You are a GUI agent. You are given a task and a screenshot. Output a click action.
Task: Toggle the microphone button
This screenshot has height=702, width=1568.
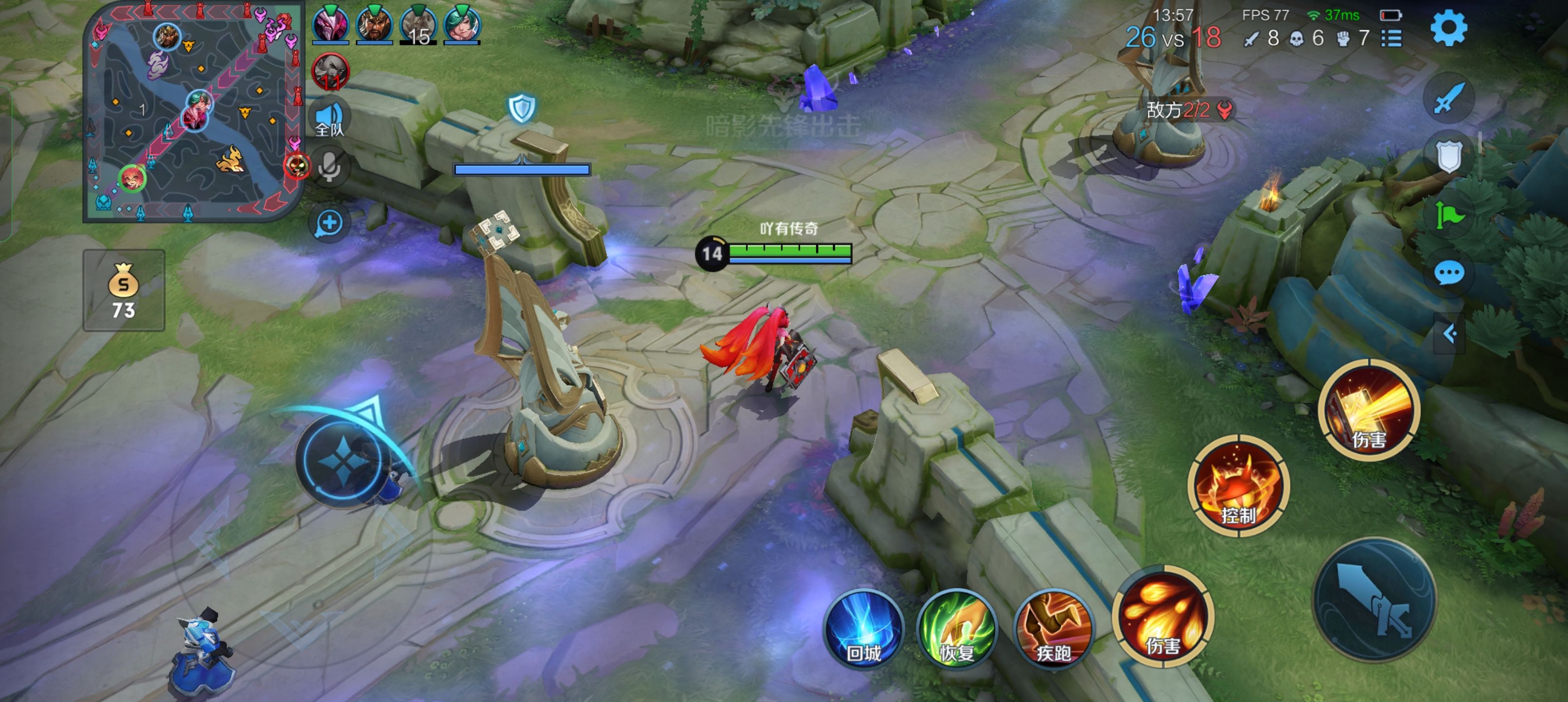coord(329,166)
